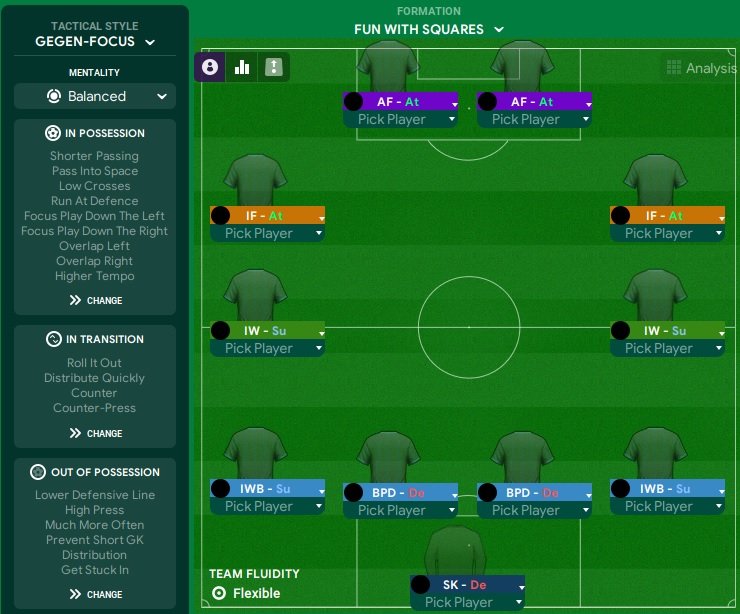Select the pitch-with-arrow view icon
The width and height of the screenshot is (740, 614).
(x=273, y=67)
